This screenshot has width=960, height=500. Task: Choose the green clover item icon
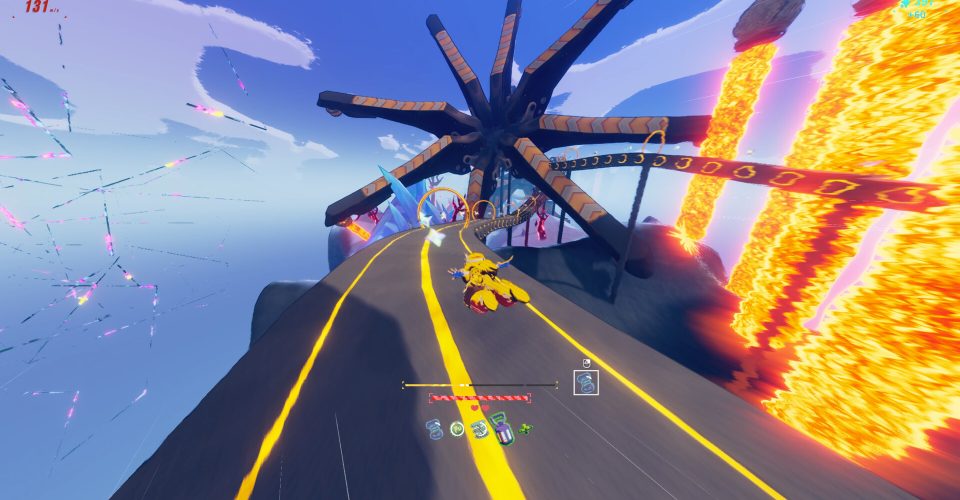pos(525,430)
